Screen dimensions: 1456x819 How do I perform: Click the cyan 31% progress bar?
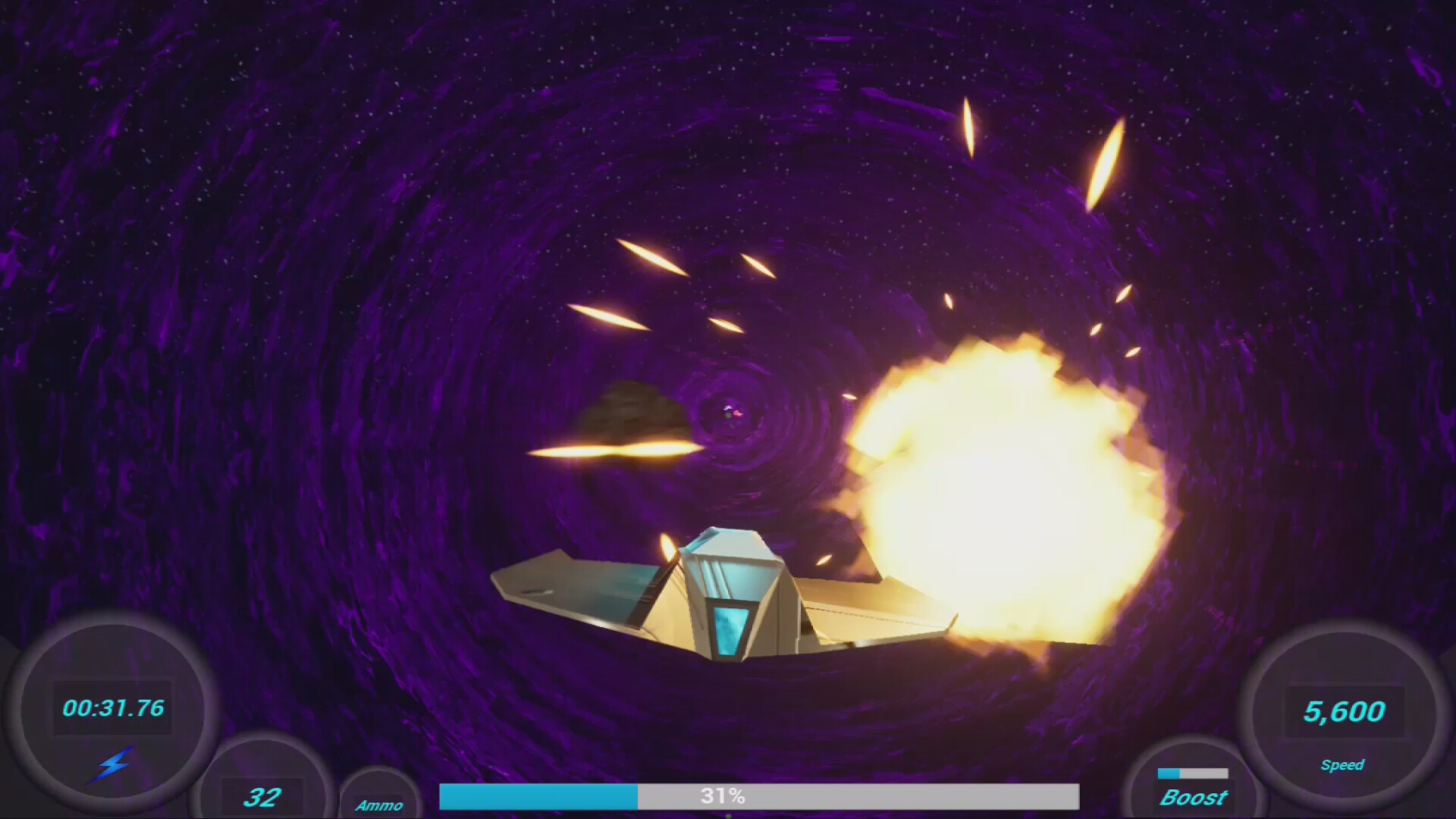click(x=538, y=796)
